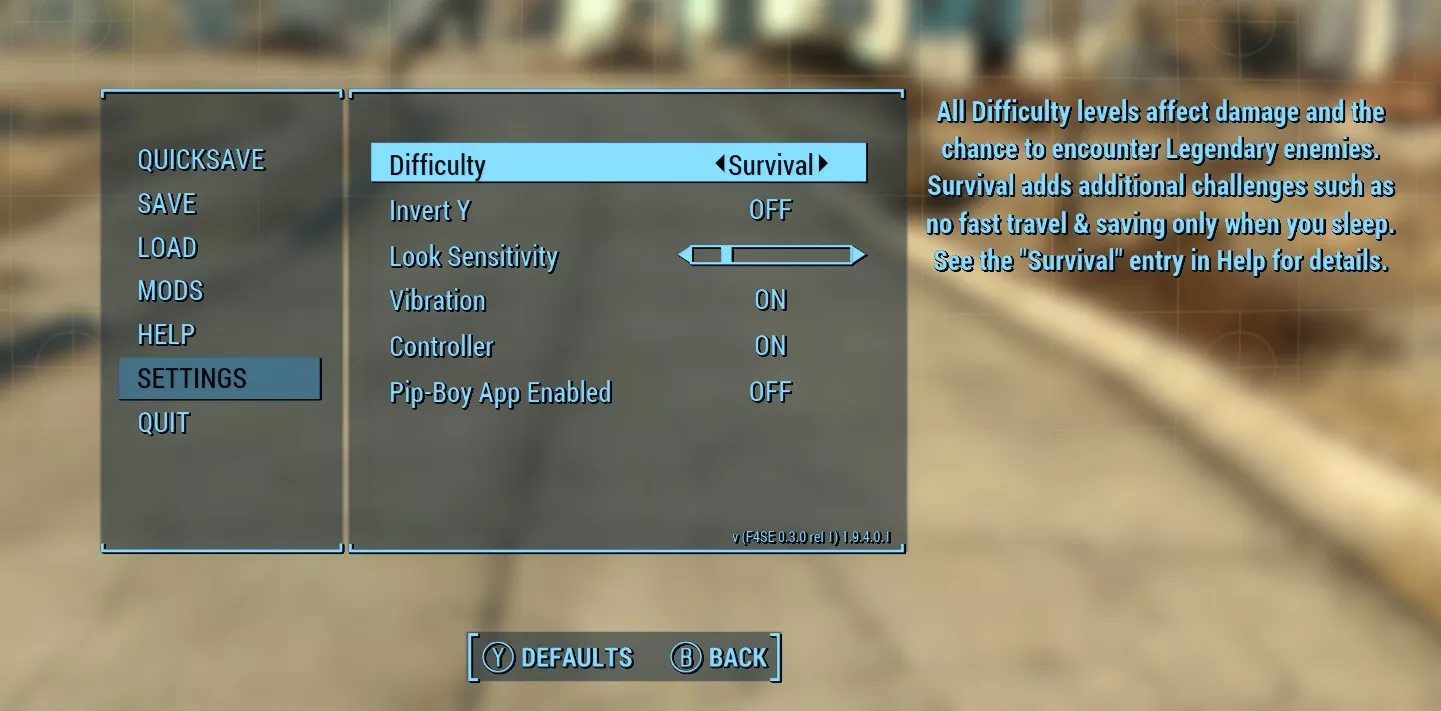Choose LOAD from the pause menu
Screen dimensions: 1441x711
pyautogui.click(x=167, y=248)
